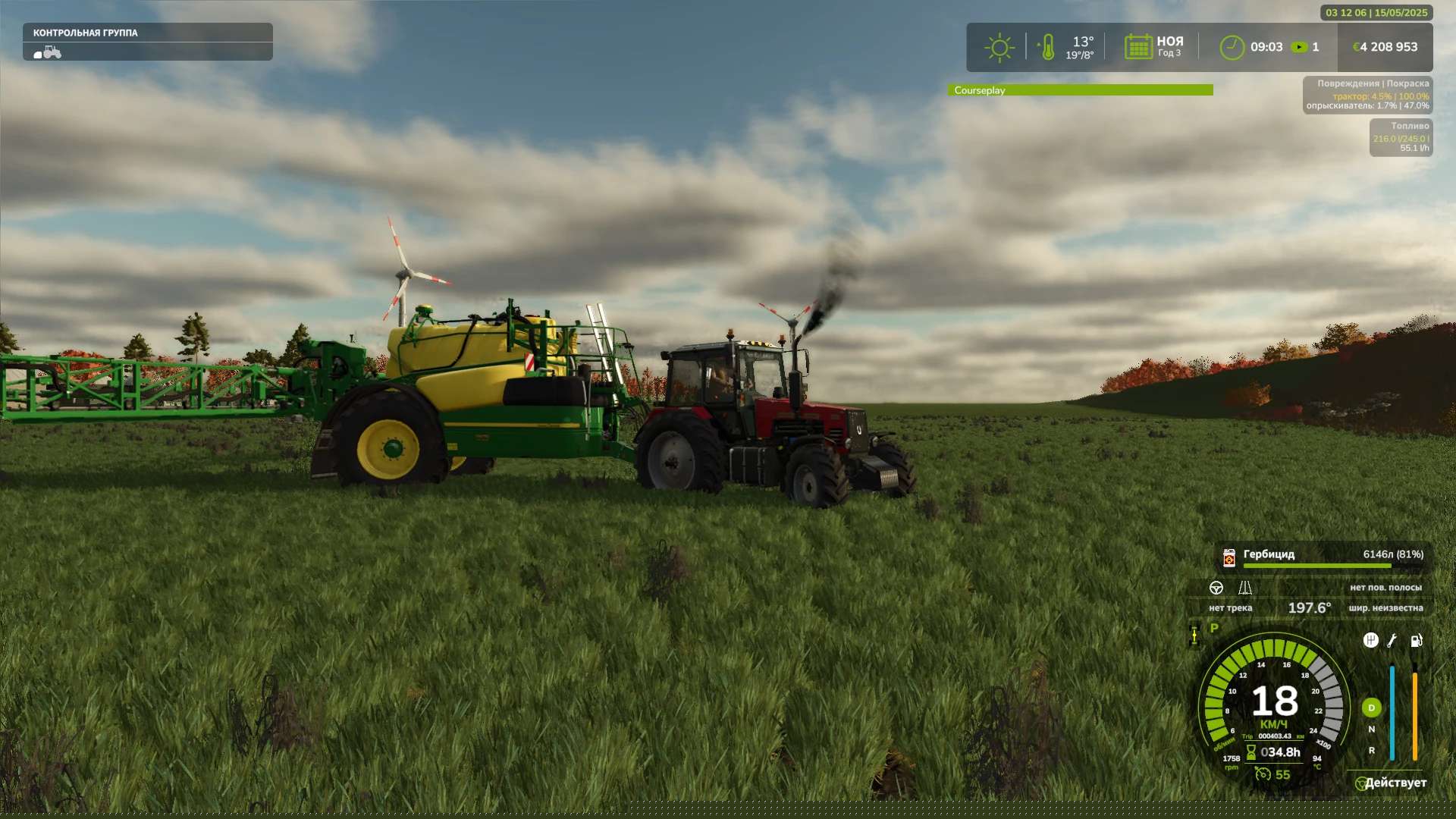
Task: Select the sun weather icon
Action: 999,47
